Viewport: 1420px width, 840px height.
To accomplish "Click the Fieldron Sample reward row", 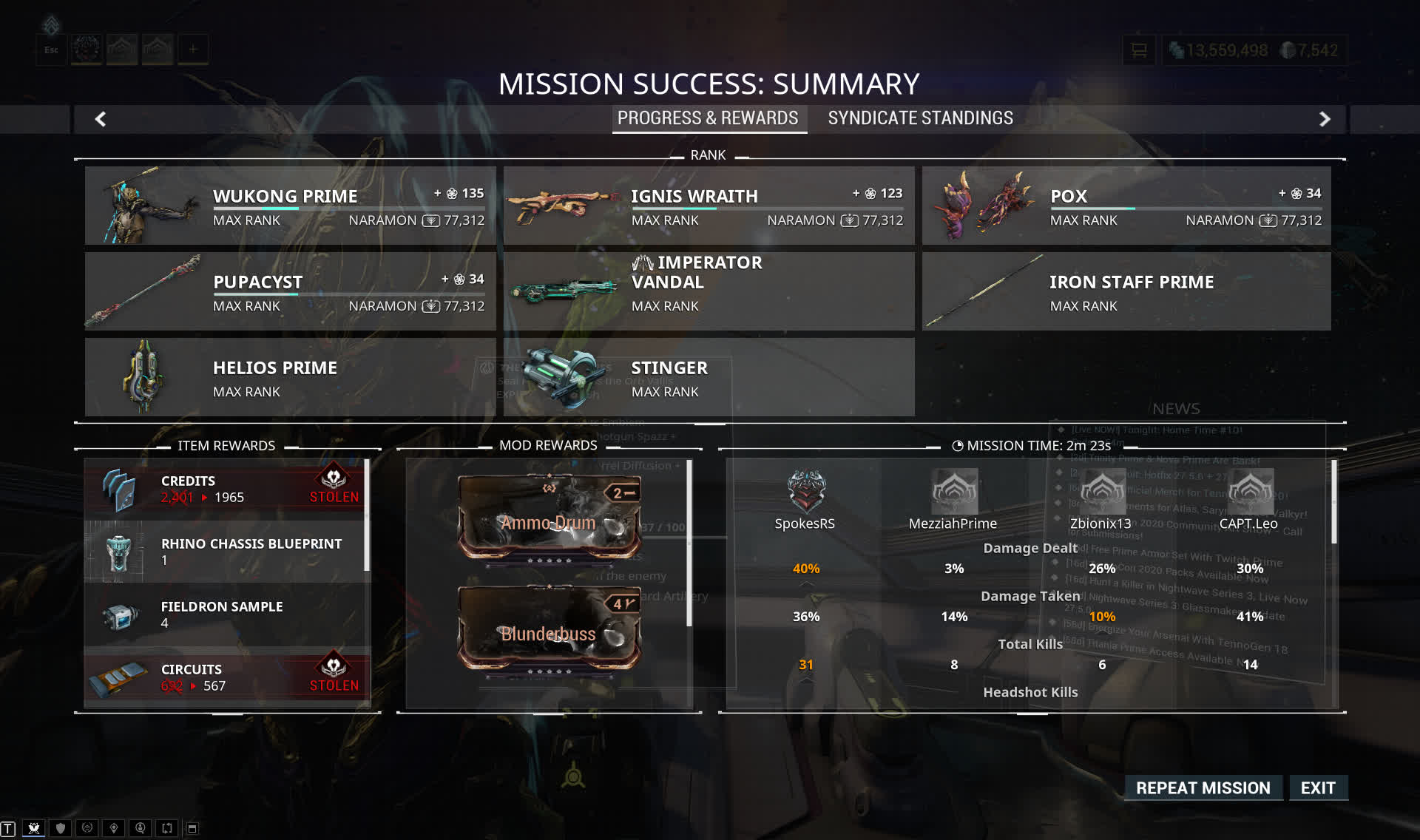I will (226, 614).
